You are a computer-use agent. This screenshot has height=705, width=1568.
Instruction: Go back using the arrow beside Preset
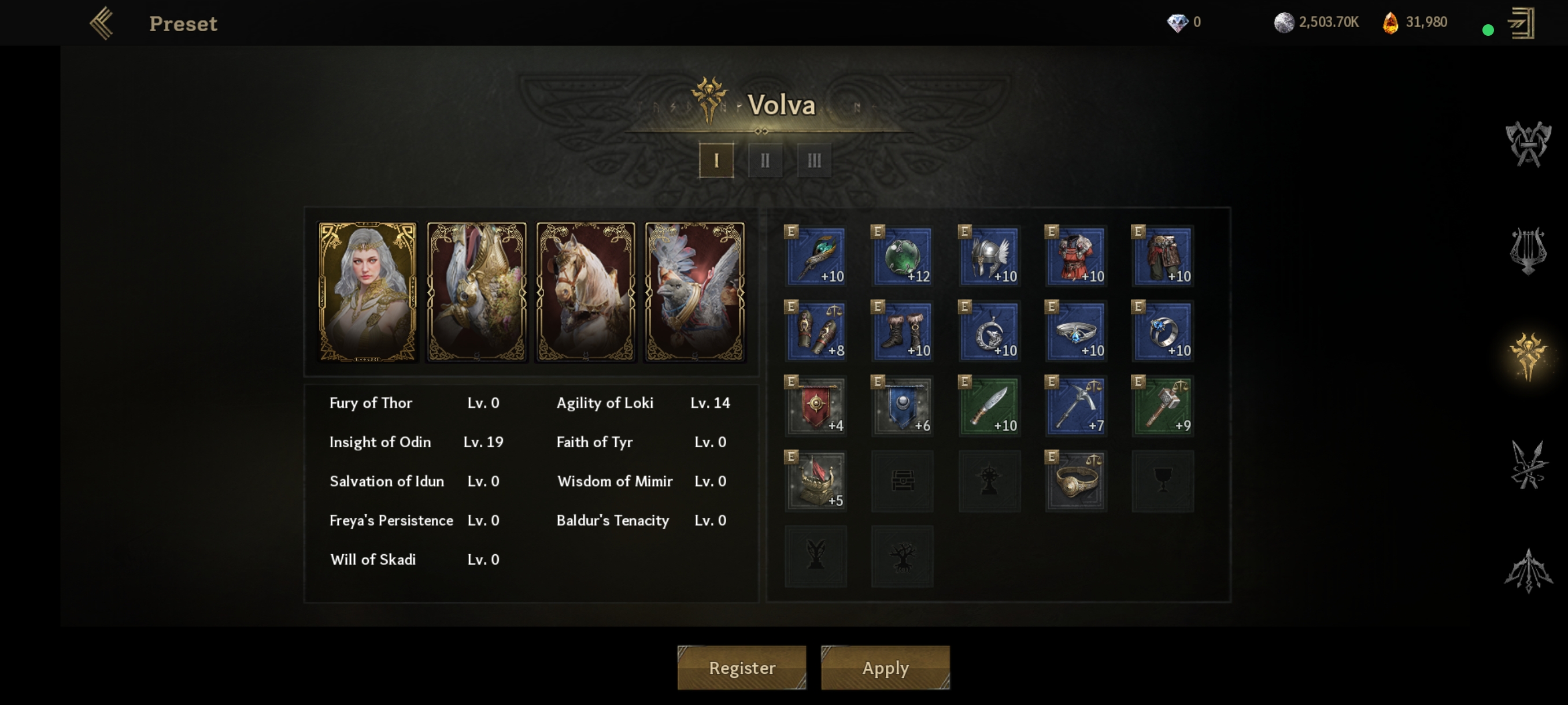(x=102, y=23)
